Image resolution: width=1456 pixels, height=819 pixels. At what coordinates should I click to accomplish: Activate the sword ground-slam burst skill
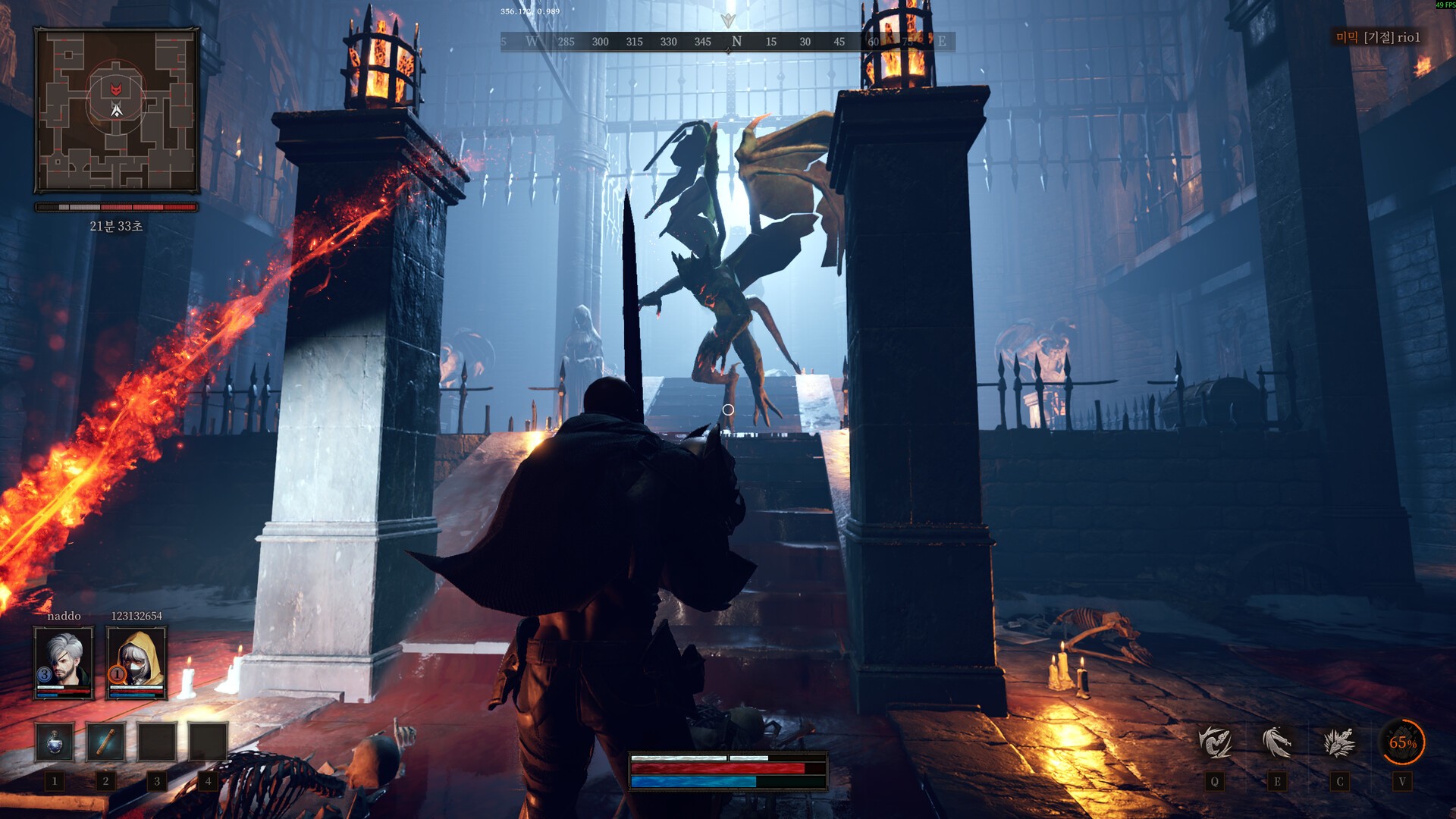[x=1339, y=742]
